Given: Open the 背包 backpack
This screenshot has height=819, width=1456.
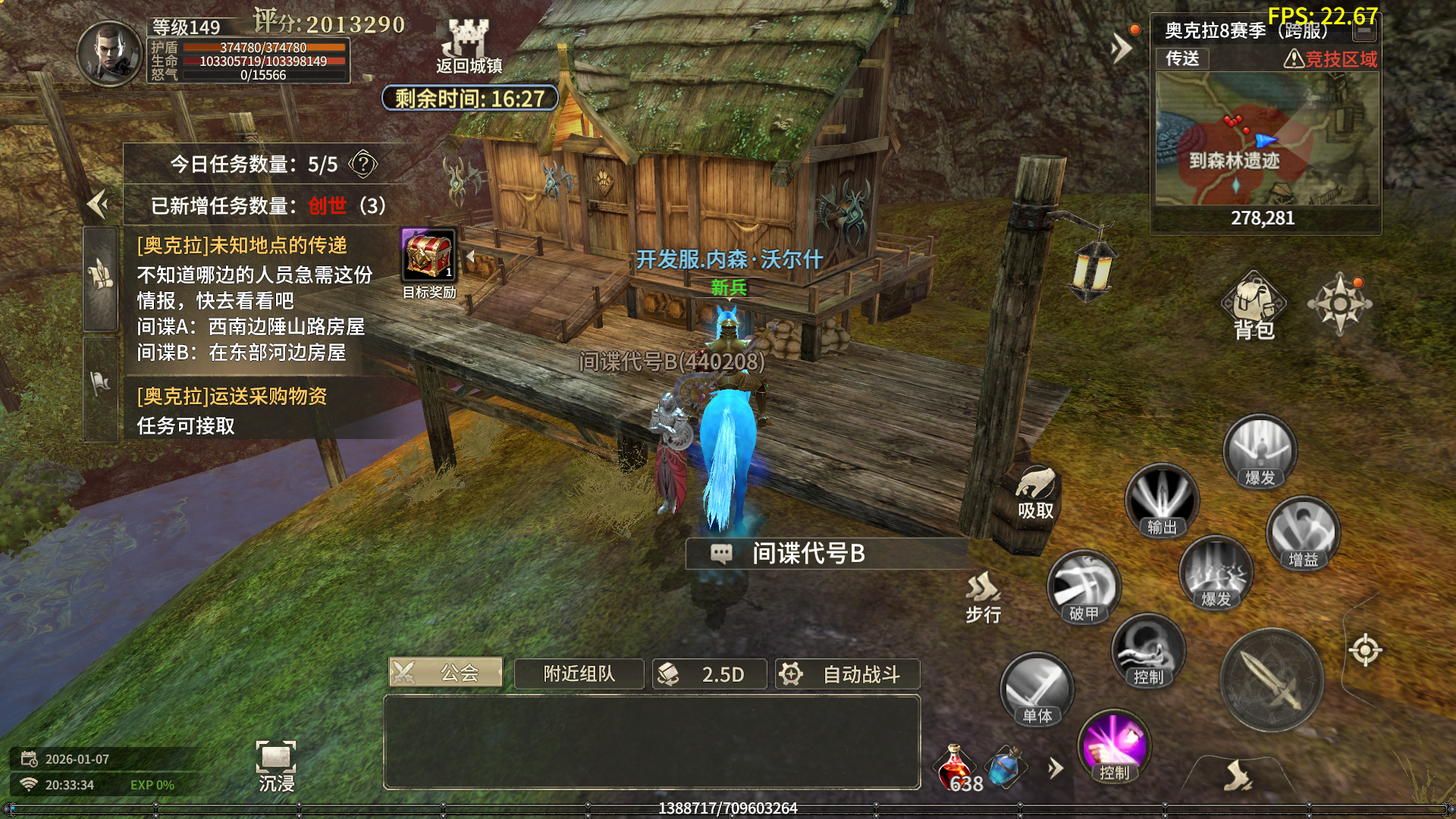Looking at the screenshot, I should [x=1254, y=307].
